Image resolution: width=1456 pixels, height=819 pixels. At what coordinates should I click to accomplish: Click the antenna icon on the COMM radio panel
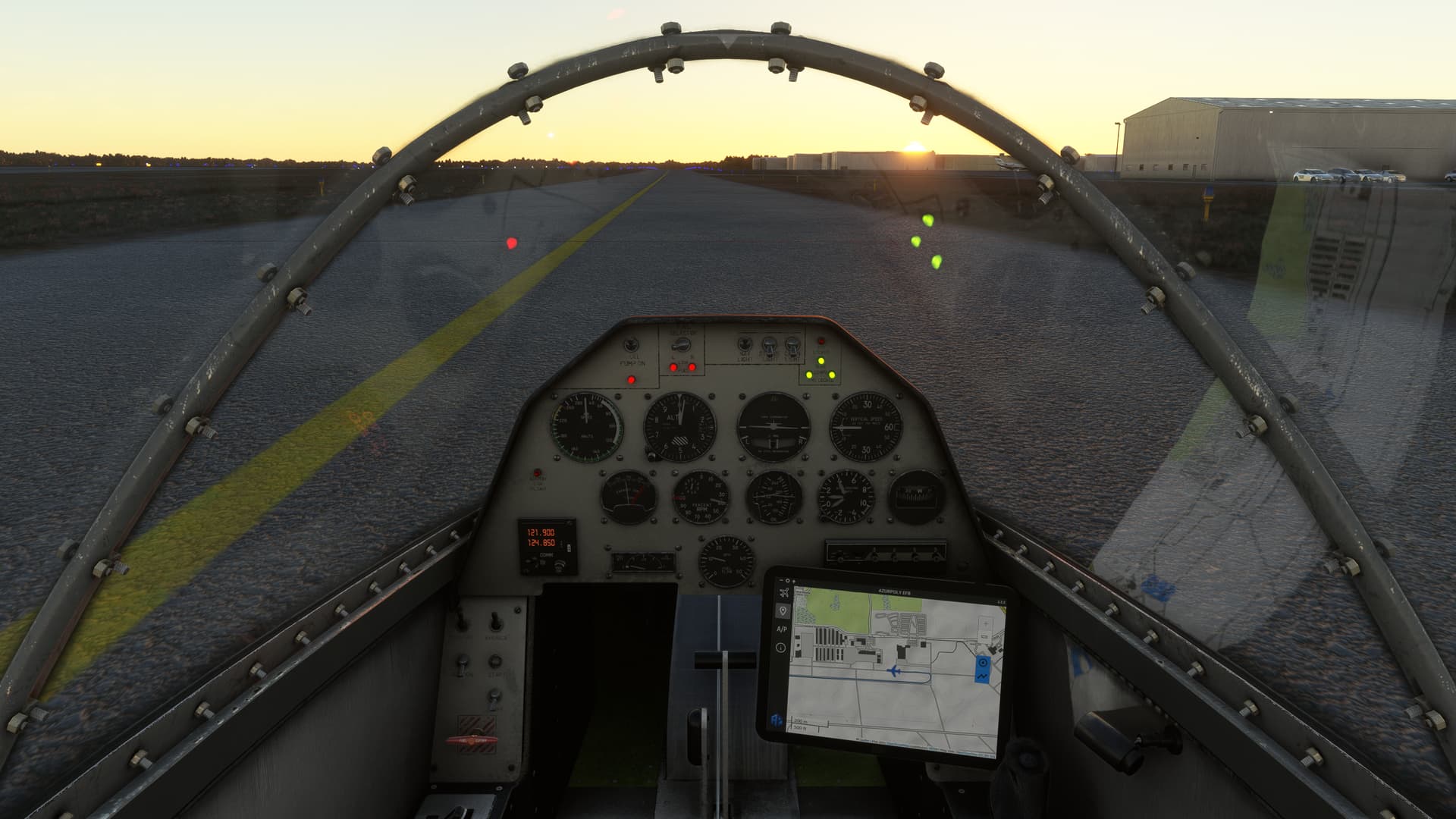click(x=560, y=565)
